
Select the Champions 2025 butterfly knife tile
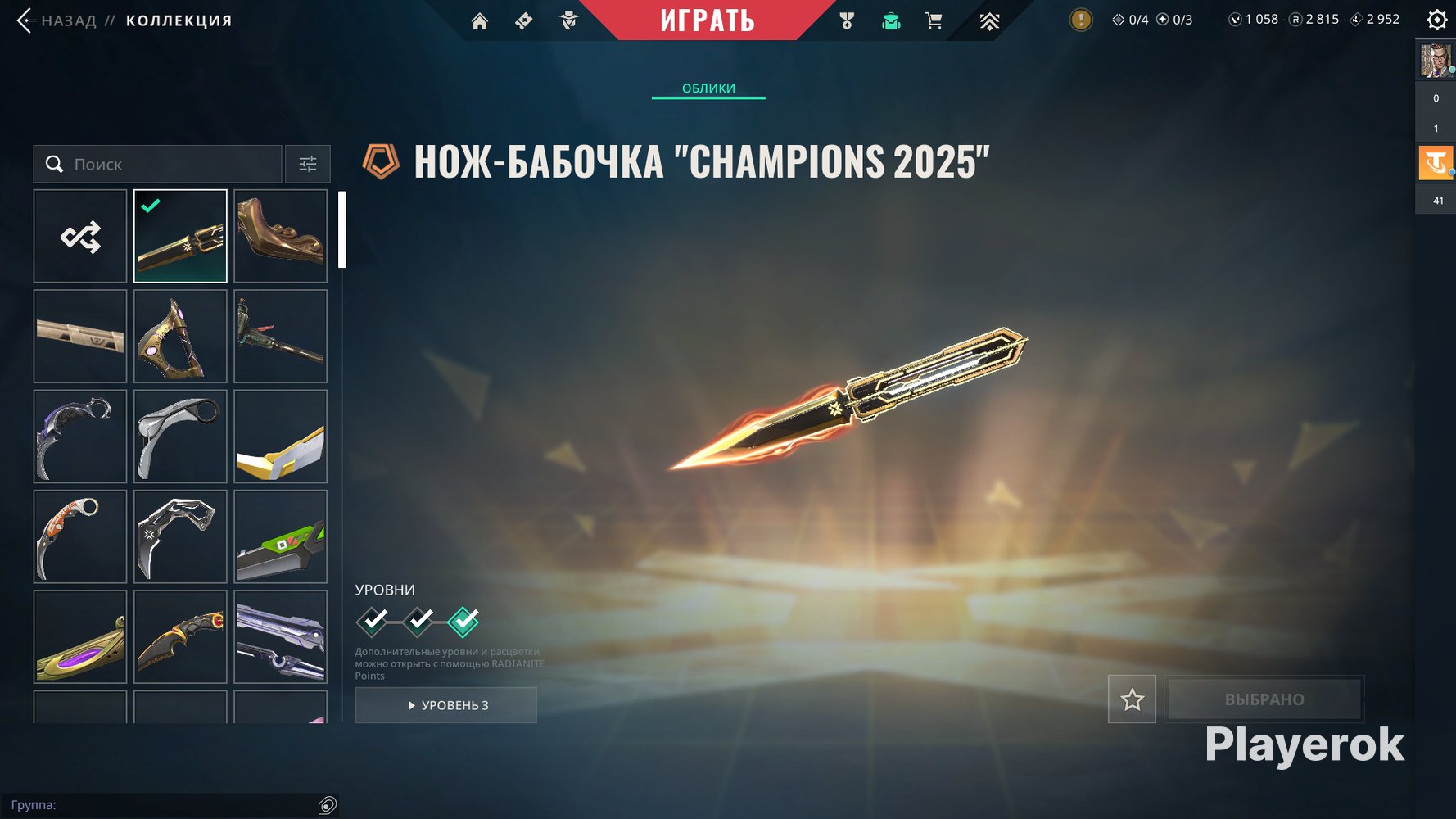pos(180,237)
